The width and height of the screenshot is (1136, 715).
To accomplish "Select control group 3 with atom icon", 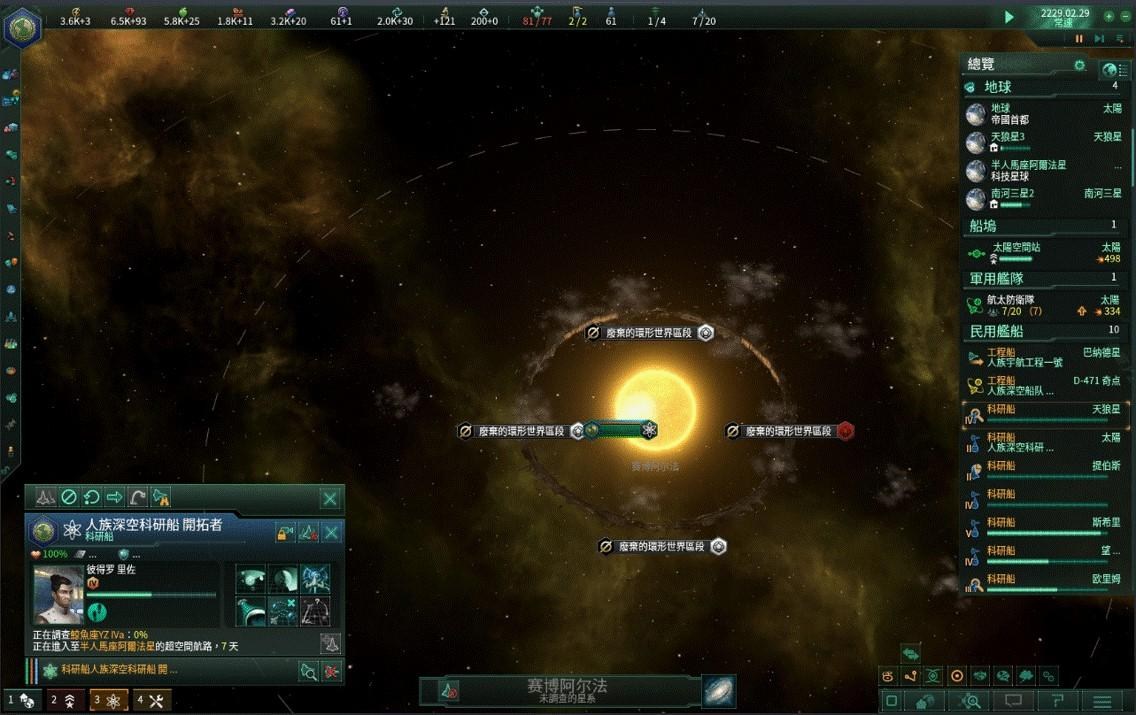I will pyautogui.click(x=108, y=700).
